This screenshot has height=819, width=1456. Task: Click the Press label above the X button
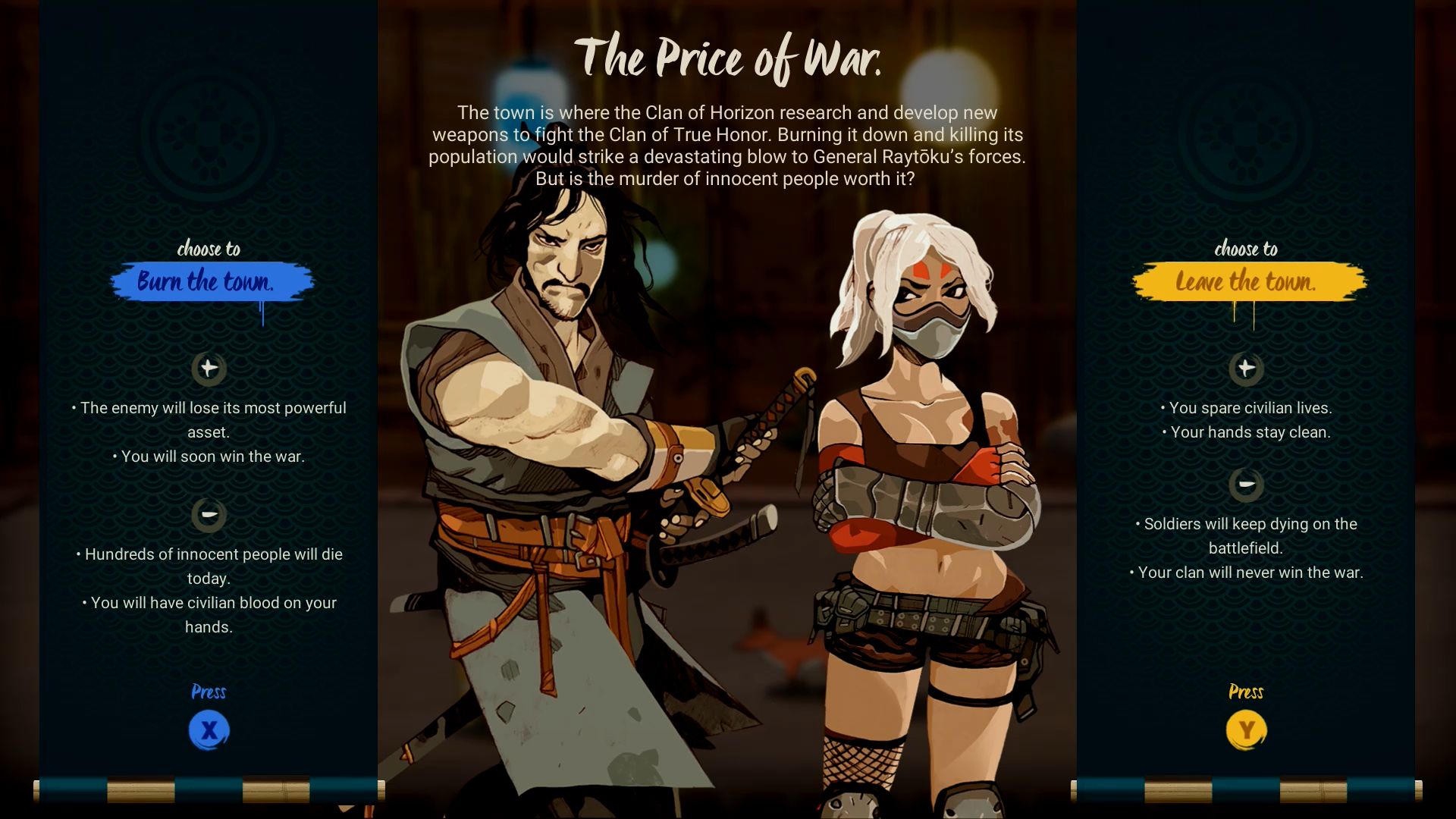click(x=209, y=692)
